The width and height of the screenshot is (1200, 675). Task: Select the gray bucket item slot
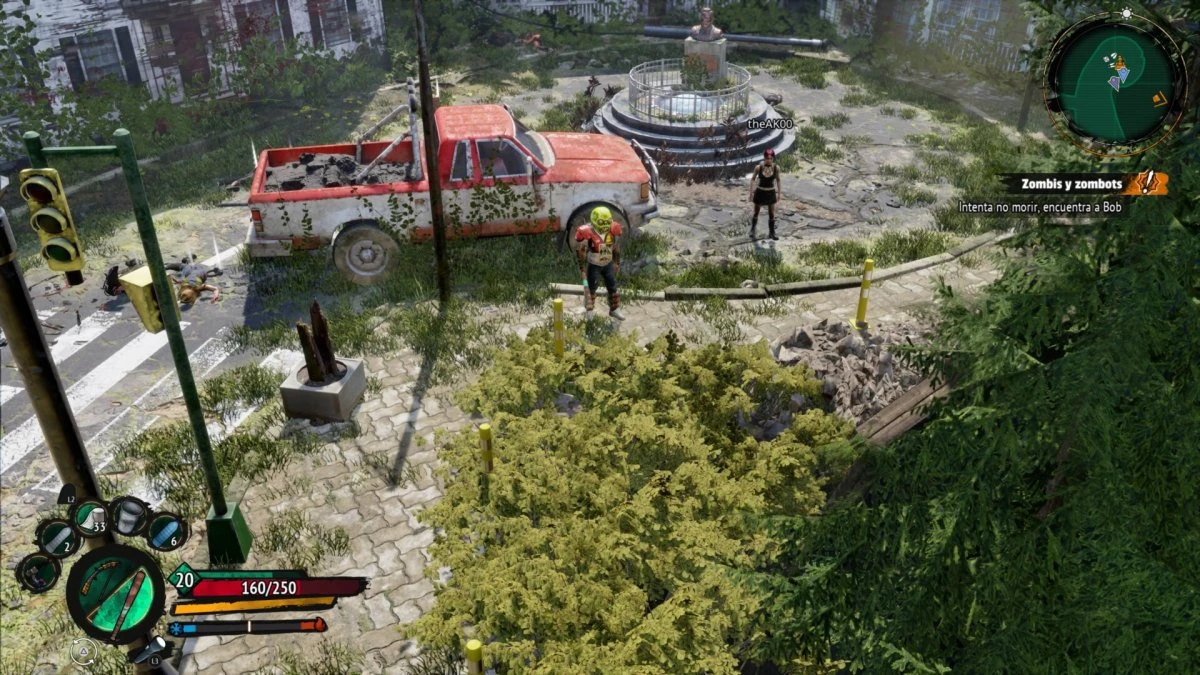coord(129,516)
